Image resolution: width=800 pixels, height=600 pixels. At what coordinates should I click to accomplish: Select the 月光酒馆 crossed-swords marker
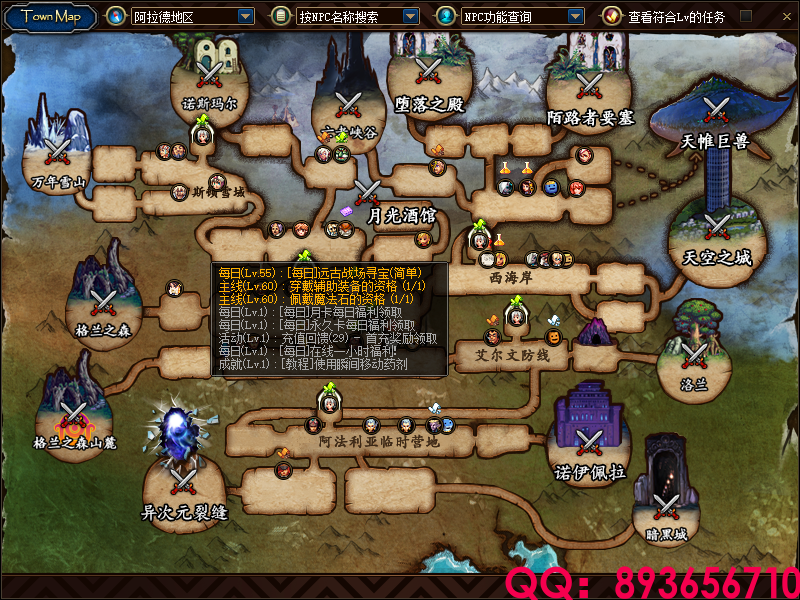click(367, 191)
